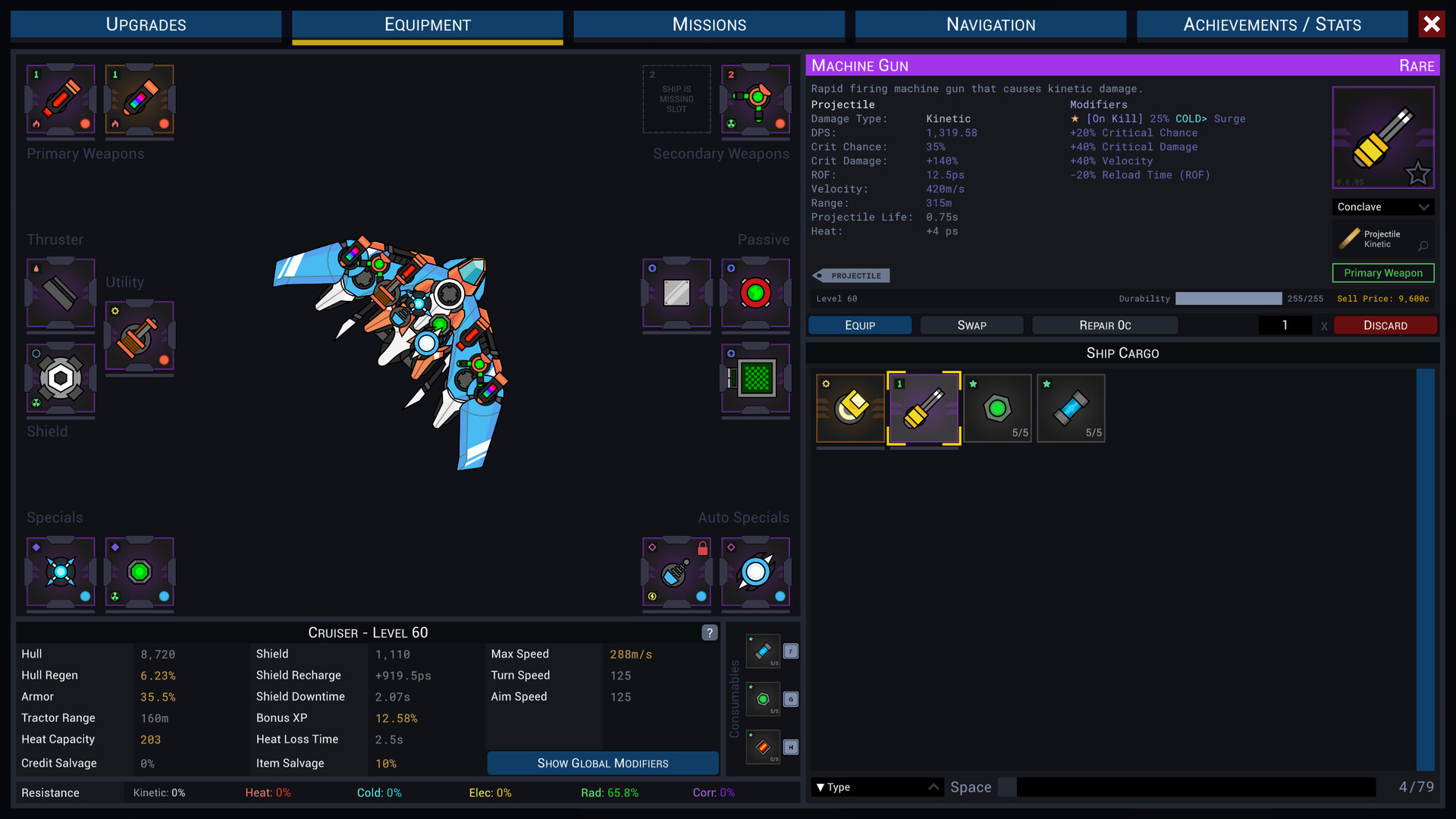Collapse the Projectile tag expander
Screen dimensions: 1456x819
(x=850, y=275)
